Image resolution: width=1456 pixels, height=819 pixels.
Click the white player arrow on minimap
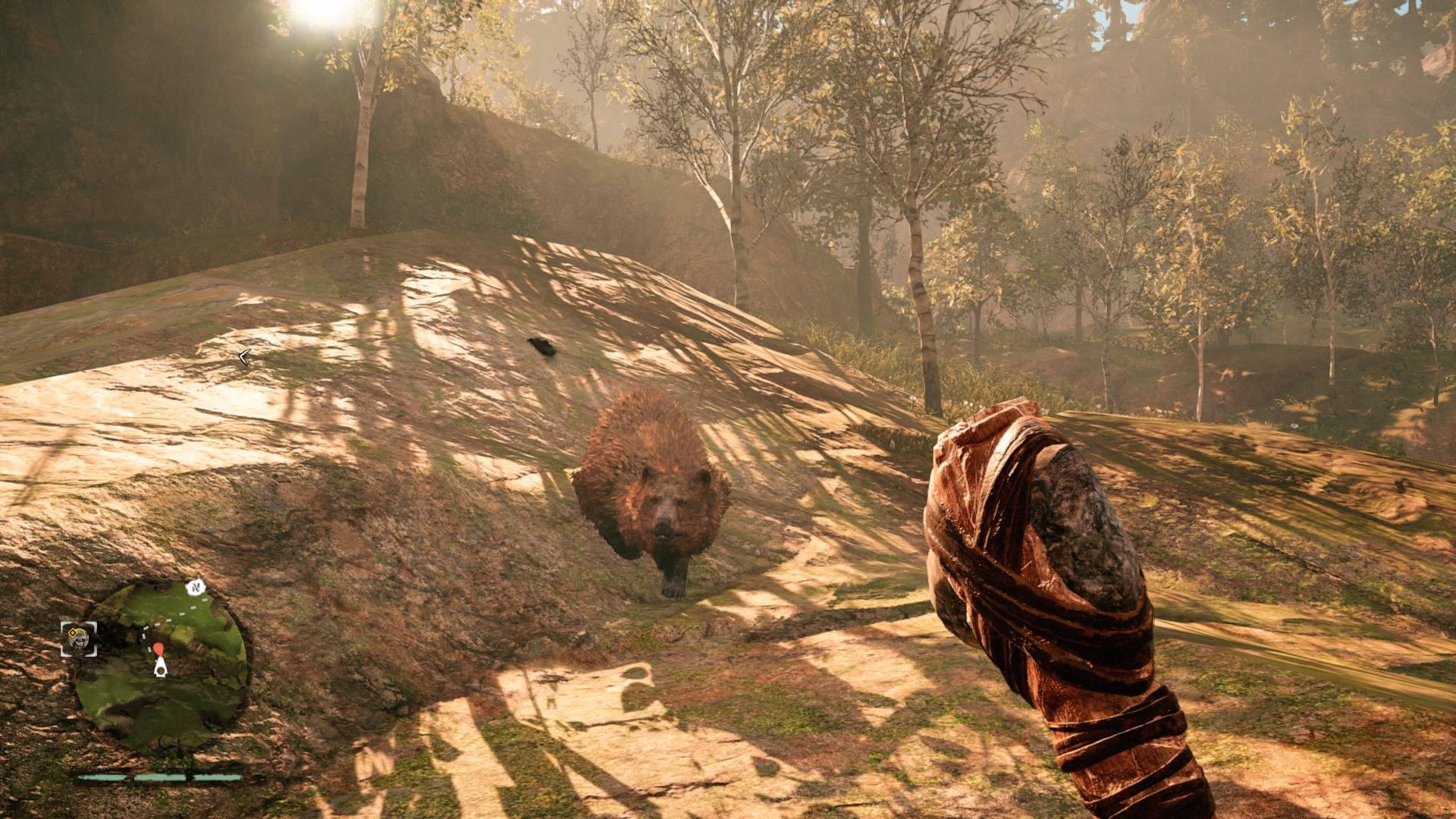[161, 667]
